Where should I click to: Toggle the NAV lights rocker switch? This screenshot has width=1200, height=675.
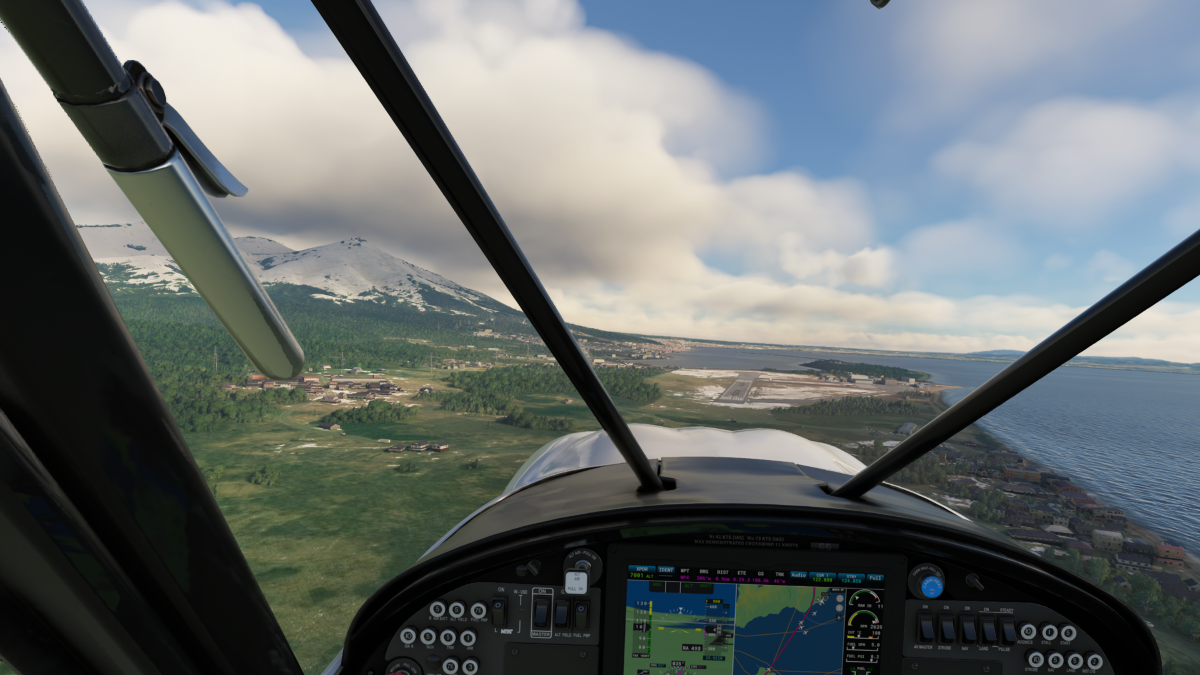968,628
